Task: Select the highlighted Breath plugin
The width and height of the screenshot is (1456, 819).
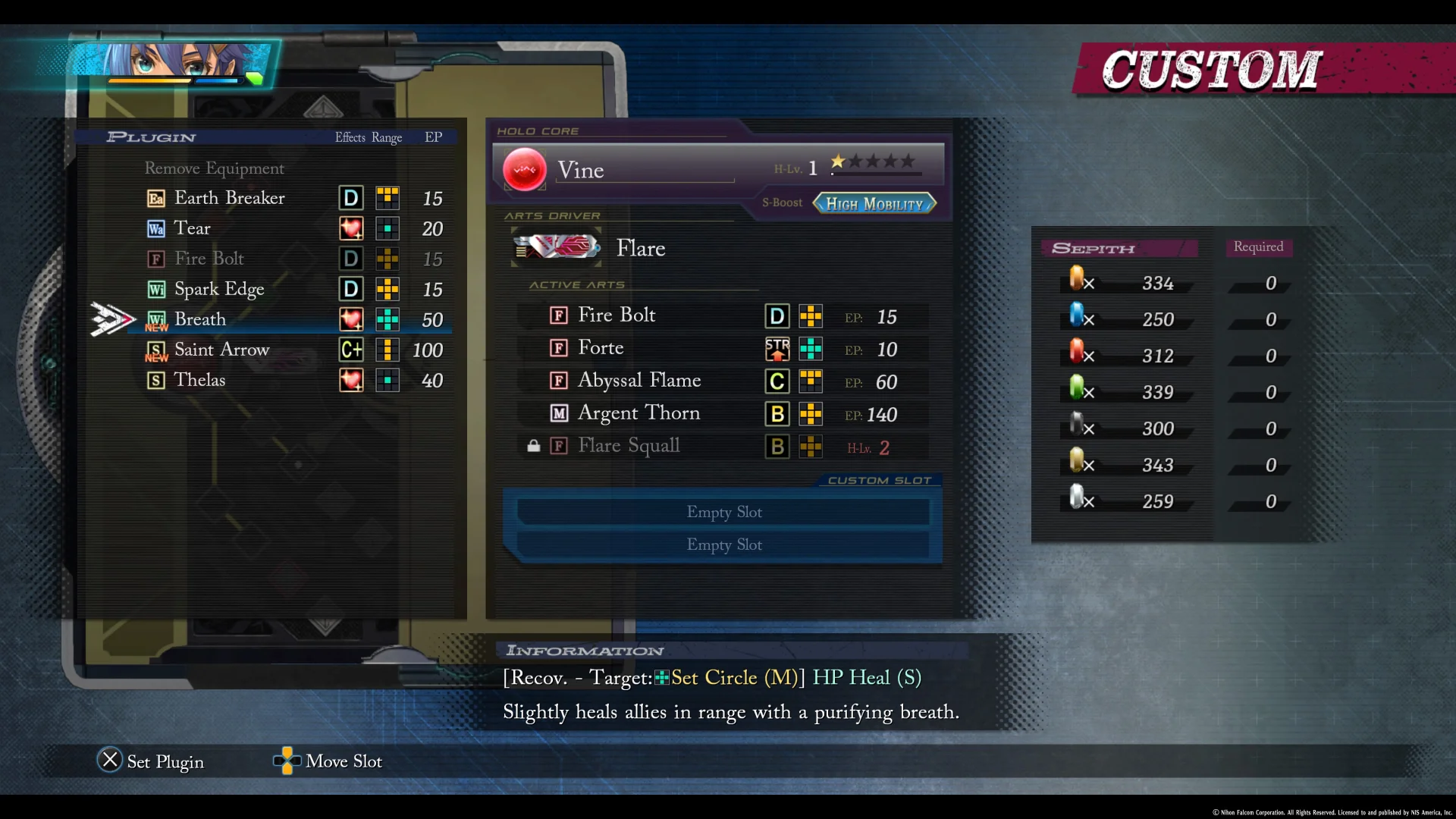Action: coord(200,319)
